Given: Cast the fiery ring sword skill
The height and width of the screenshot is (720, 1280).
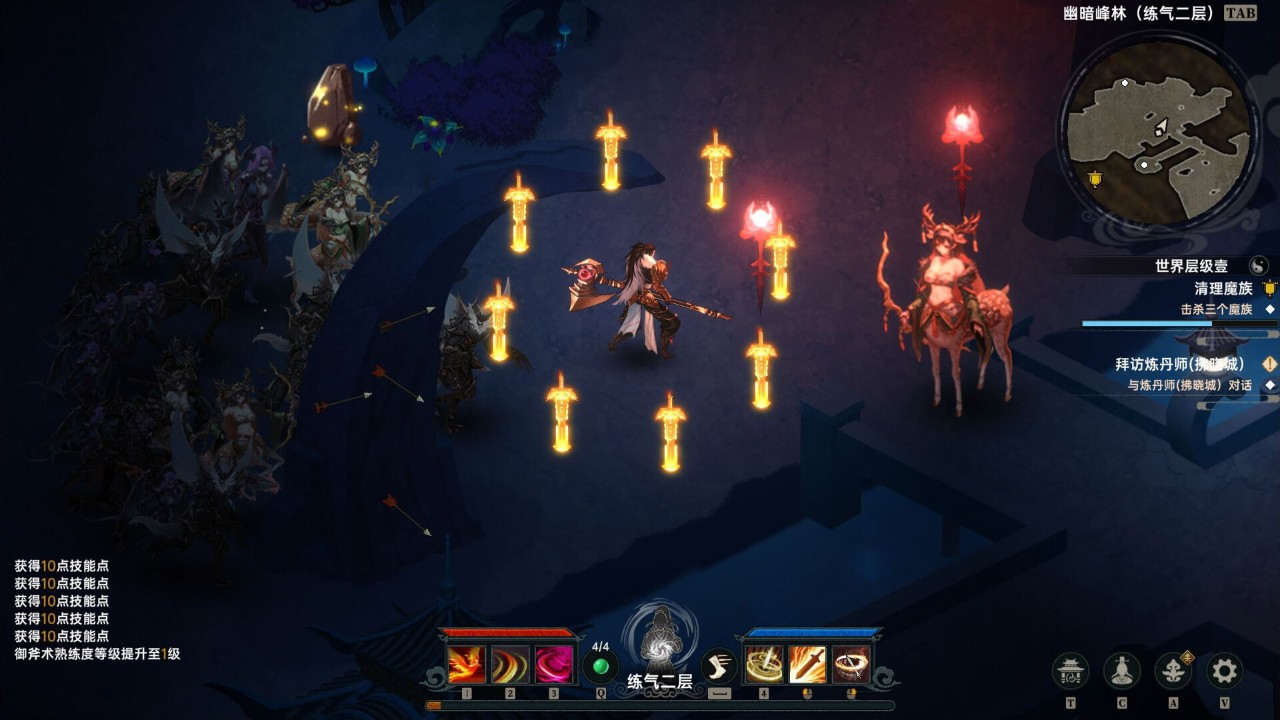Looking at the screenshot, I should (851, 665).
